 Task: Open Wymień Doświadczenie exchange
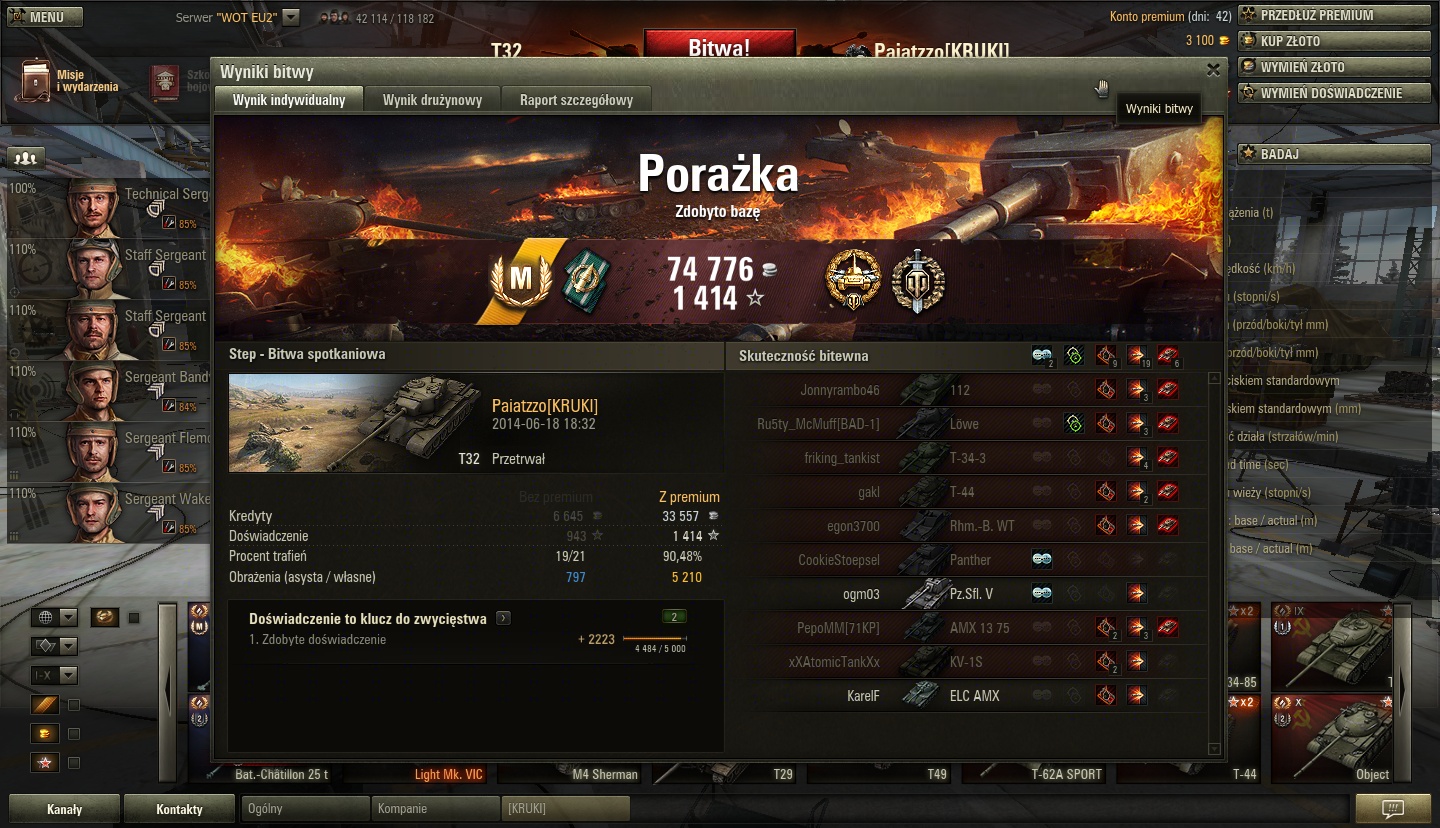(x=1334, y=93)
